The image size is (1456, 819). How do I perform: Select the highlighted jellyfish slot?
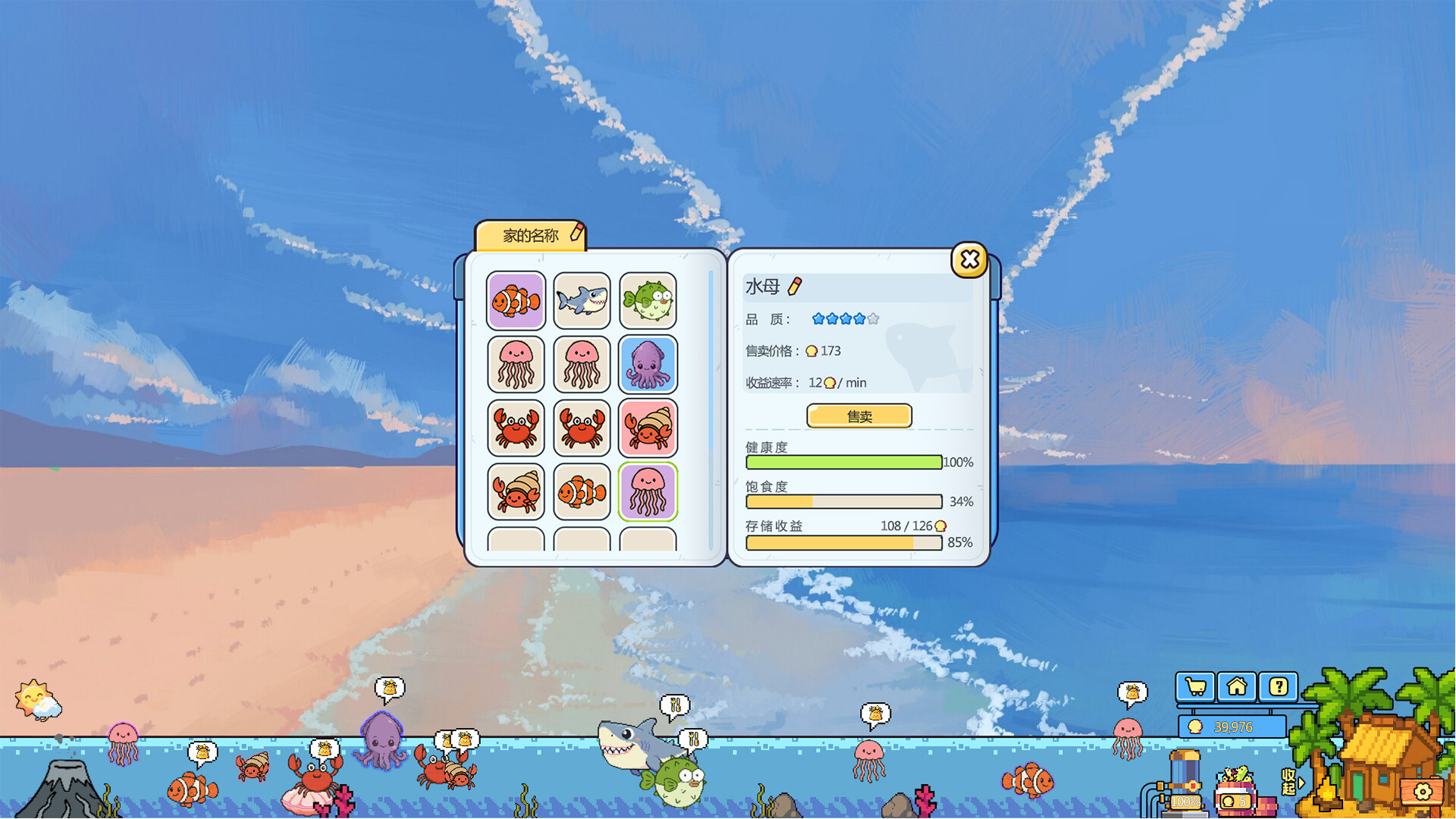pyautogui.click(x=648, y=491)
